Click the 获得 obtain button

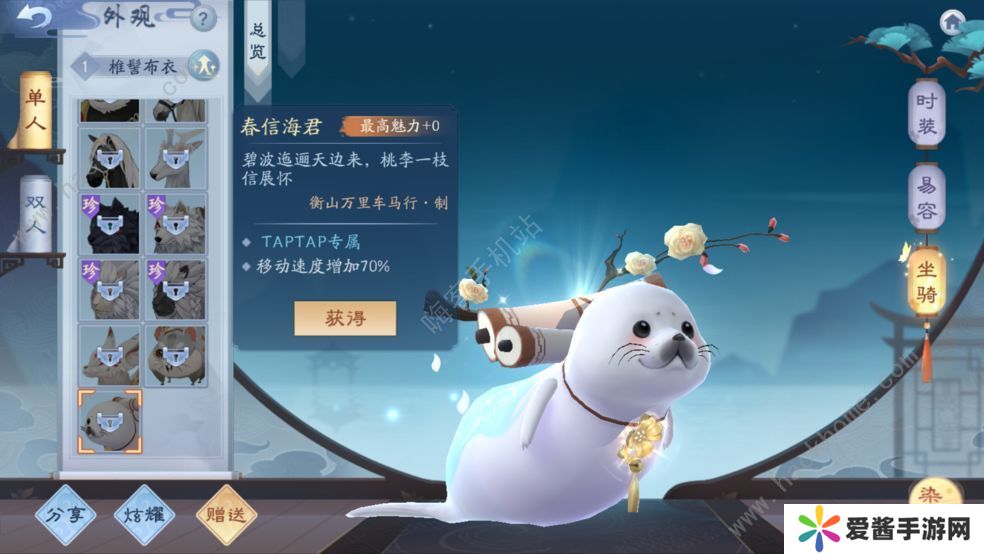click(x=345, y=318)
